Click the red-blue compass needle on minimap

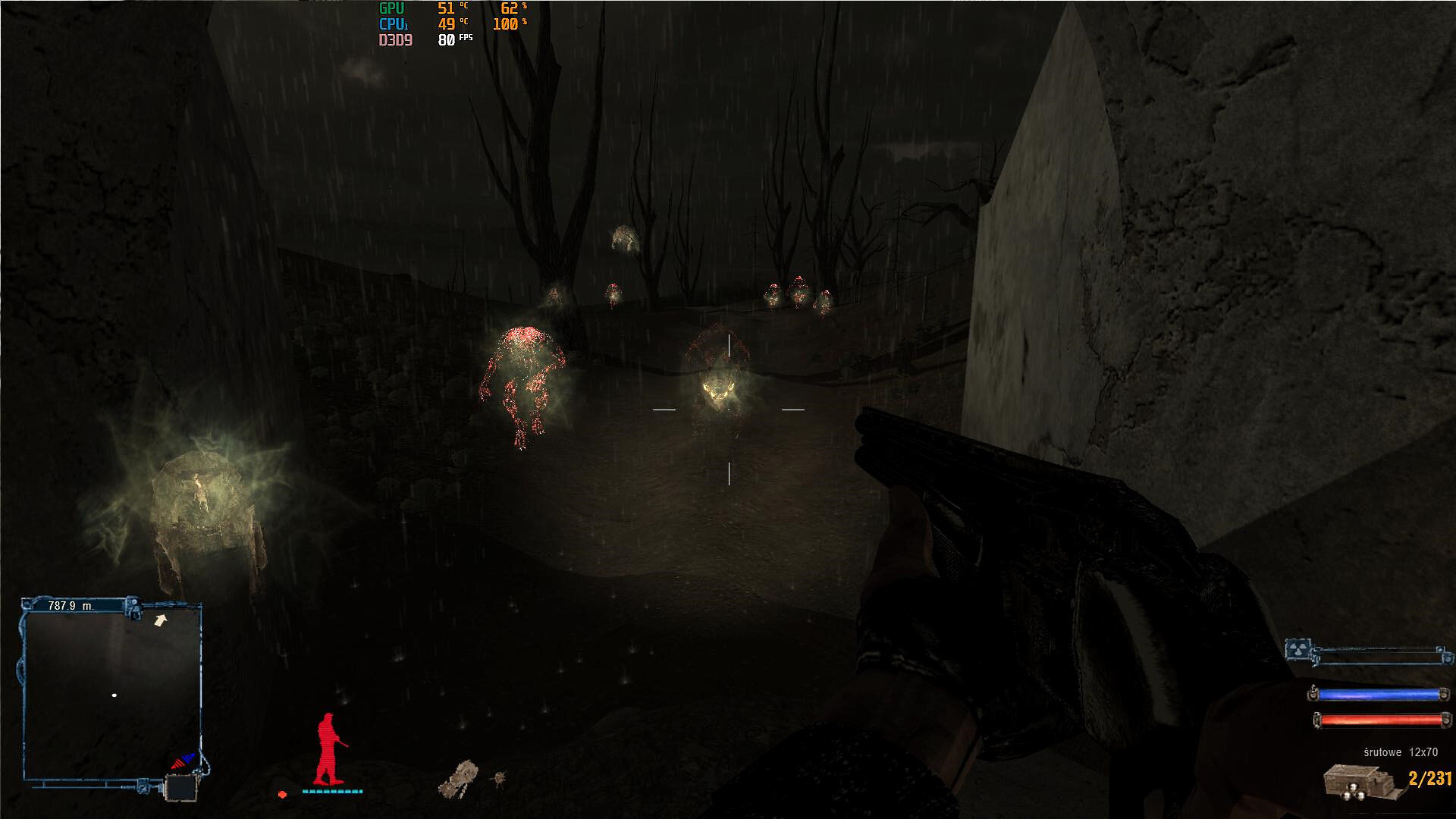point(183,761)
